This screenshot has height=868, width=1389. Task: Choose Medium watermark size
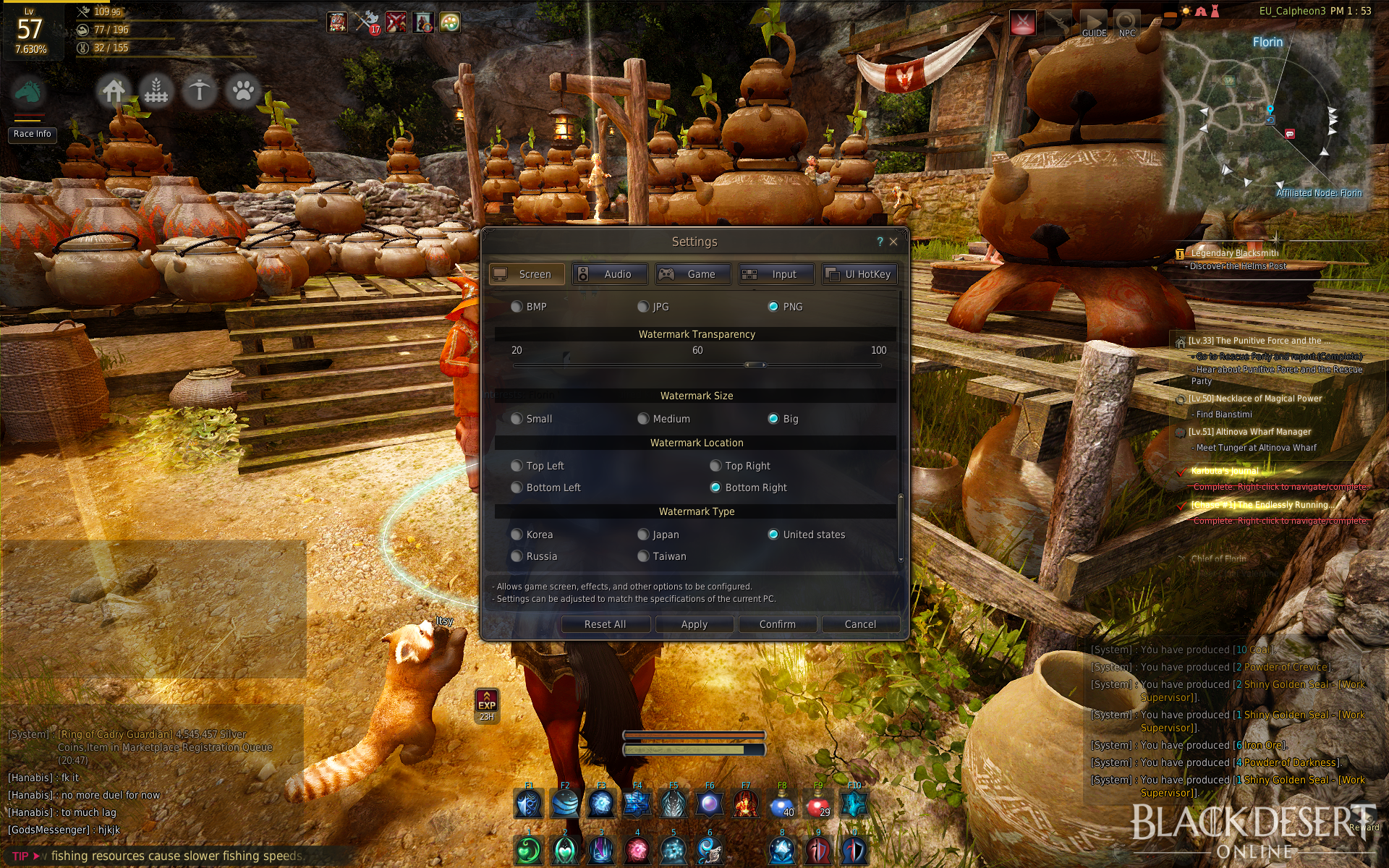643,419
